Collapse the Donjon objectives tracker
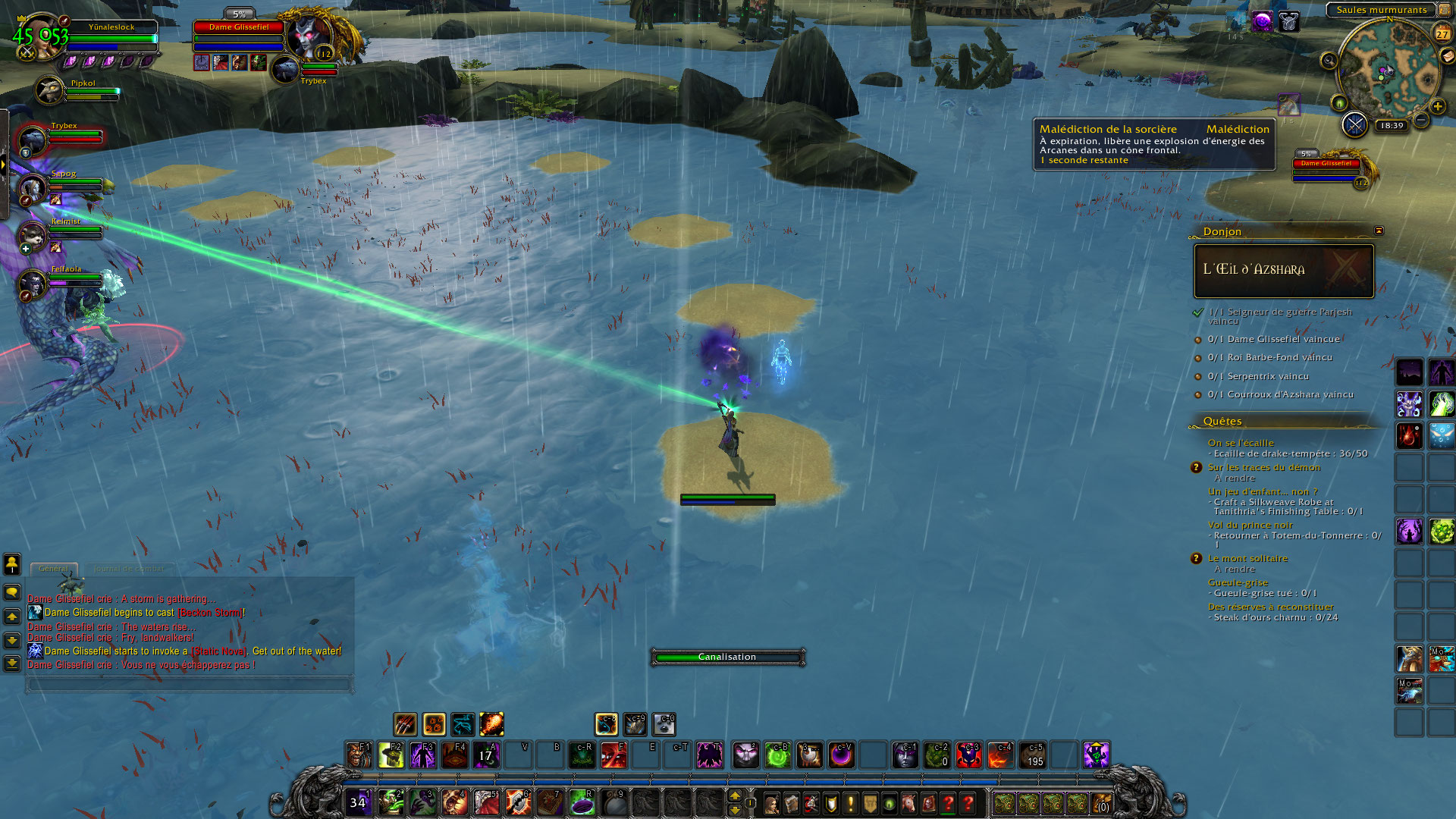Viewport: 1456px width, 819px height. [x=1379, y=231]
